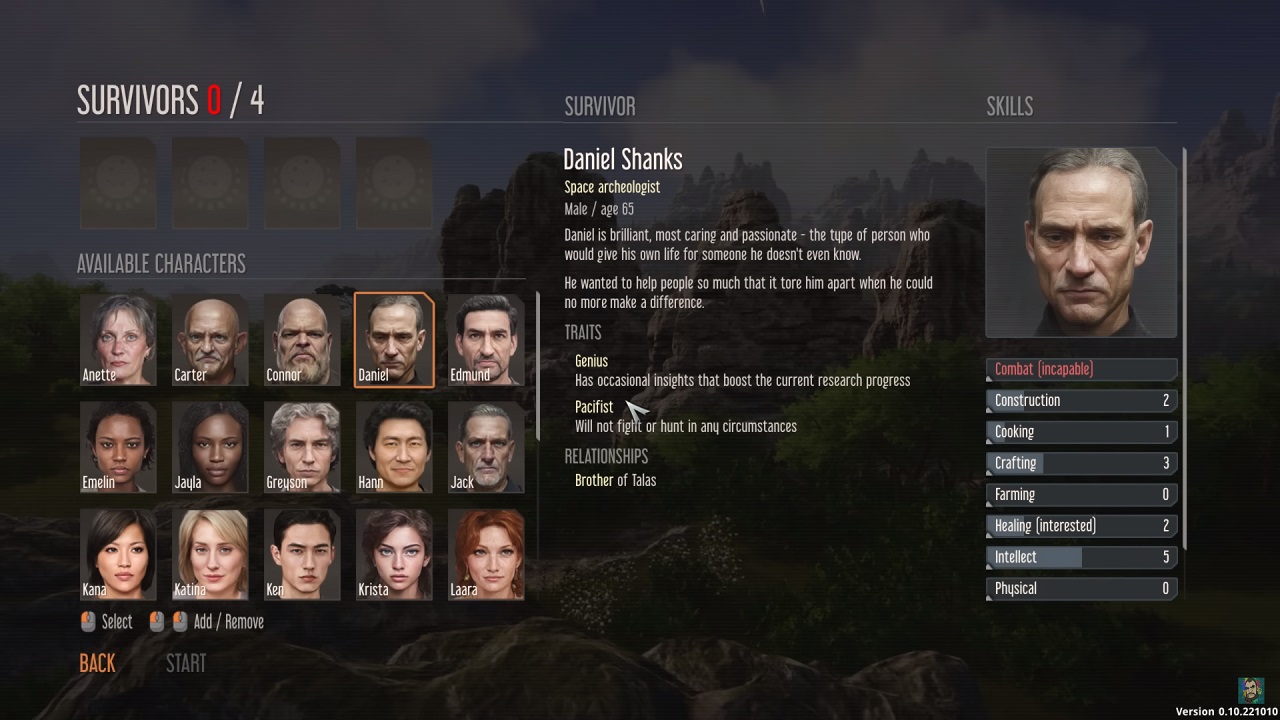Choose the survivor Carter
The height and width of the screenshot is (720, 1280).
(x=210, y=339)
